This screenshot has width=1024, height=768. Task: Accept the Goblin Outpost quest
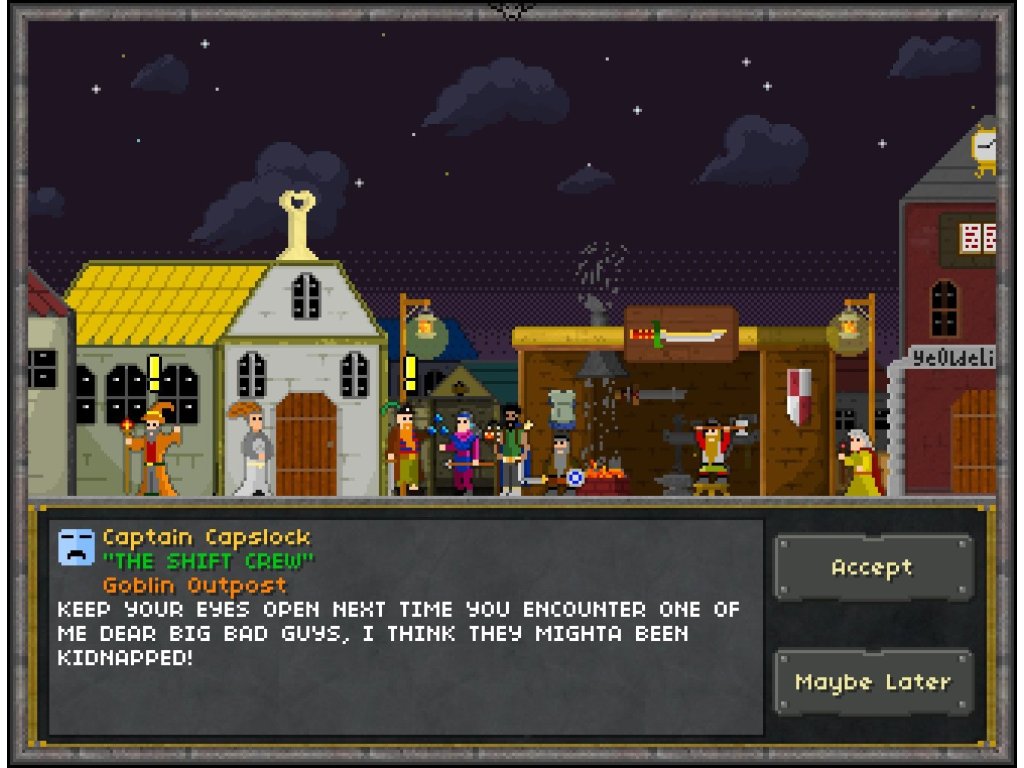click(x=873, y=567)
